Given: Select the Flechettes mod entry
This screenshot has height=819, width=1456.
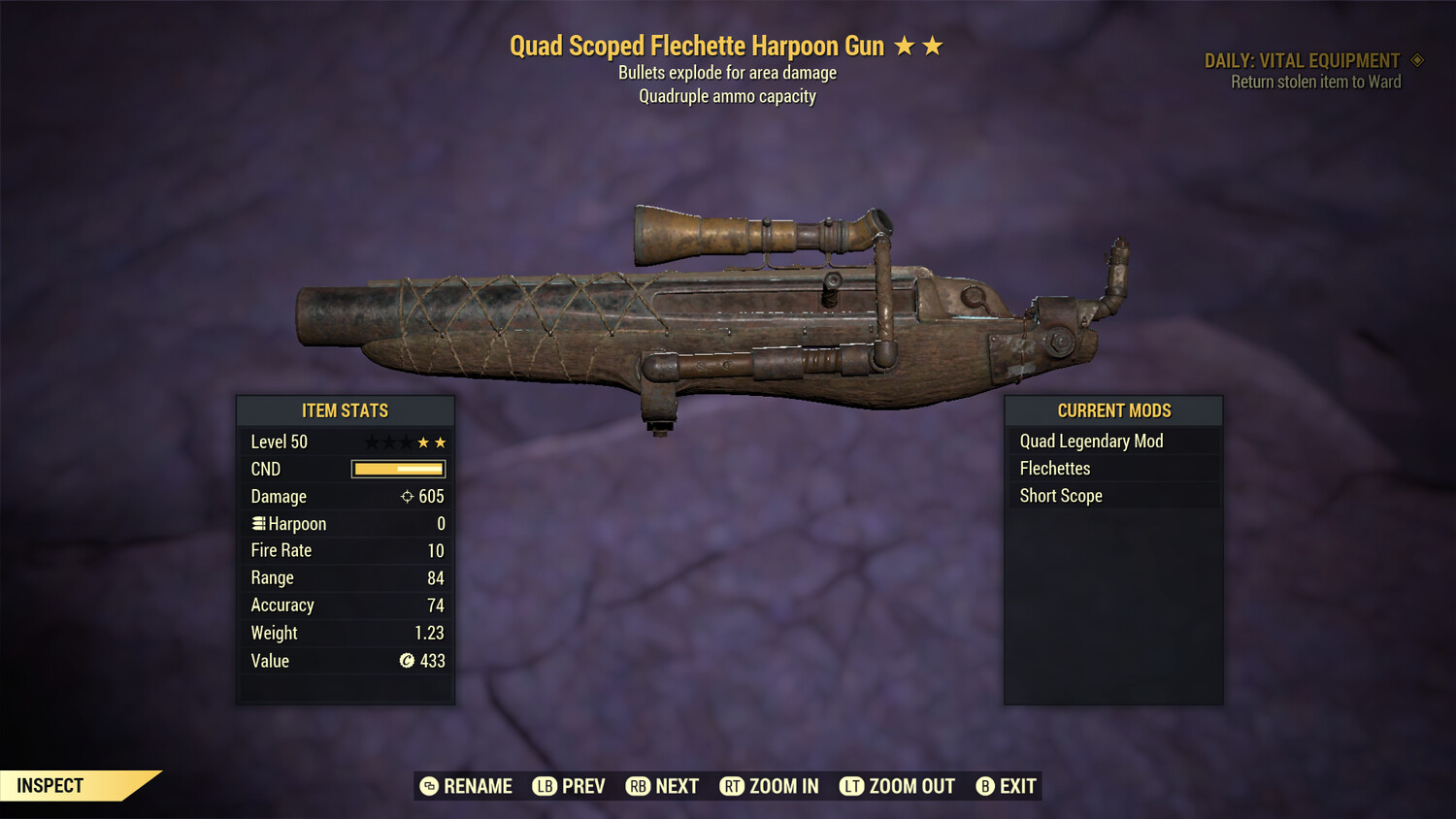Looking at the screenshot, I should pyautogui.click(x=1055, y=468).
